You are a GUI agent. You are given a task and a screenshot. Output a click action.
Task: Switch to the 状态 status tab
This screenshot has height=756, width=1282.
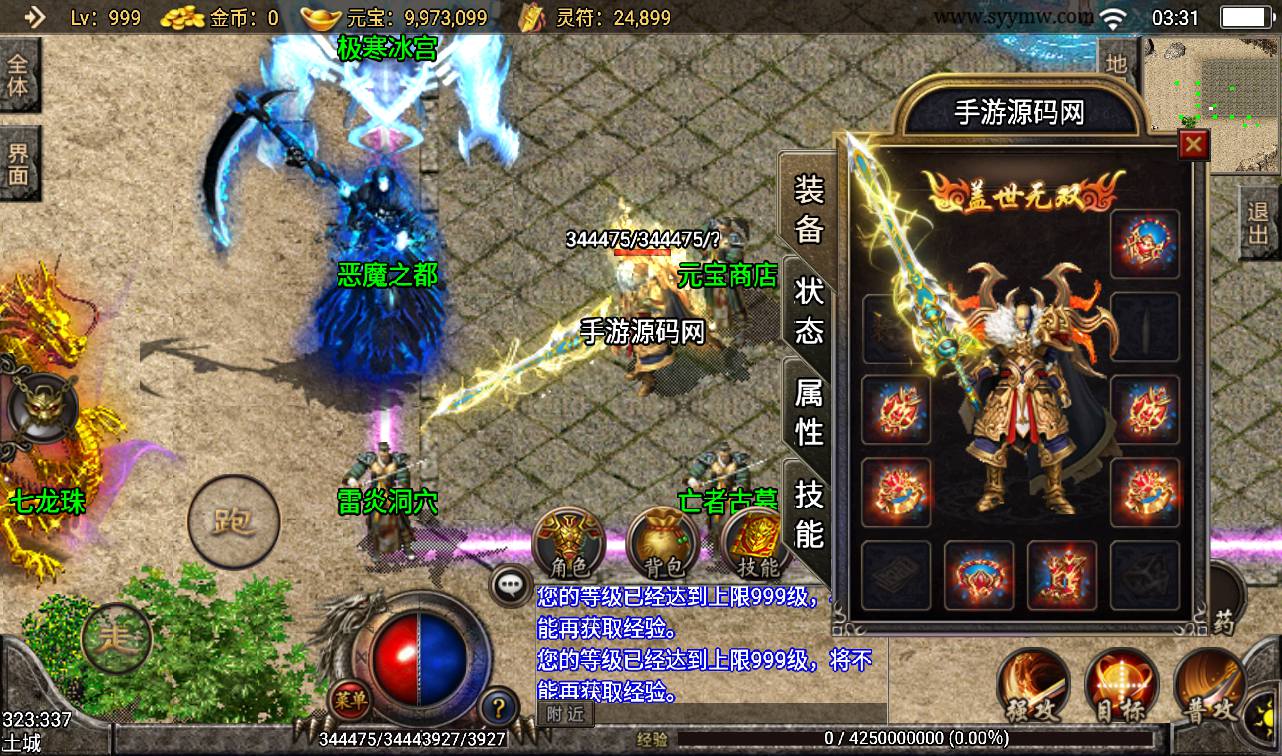808,310
